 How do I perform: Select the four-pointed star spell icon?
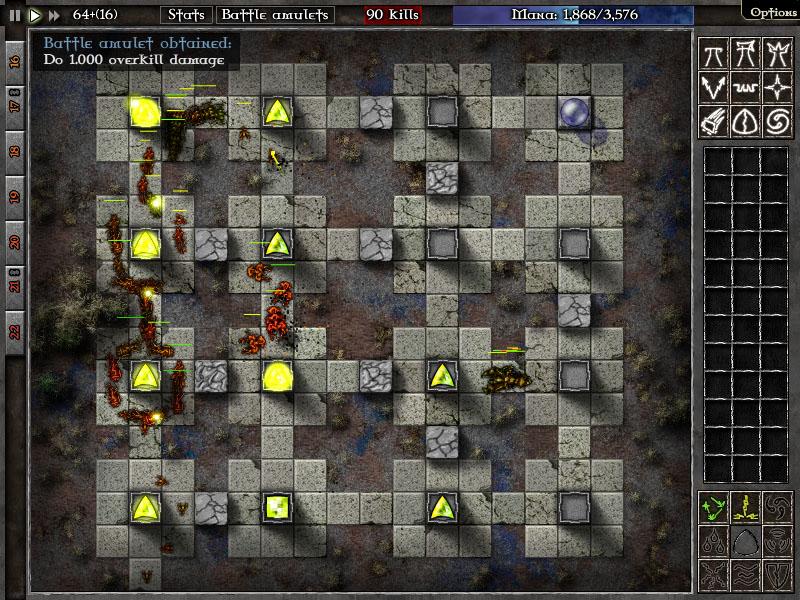pos(776,87)
